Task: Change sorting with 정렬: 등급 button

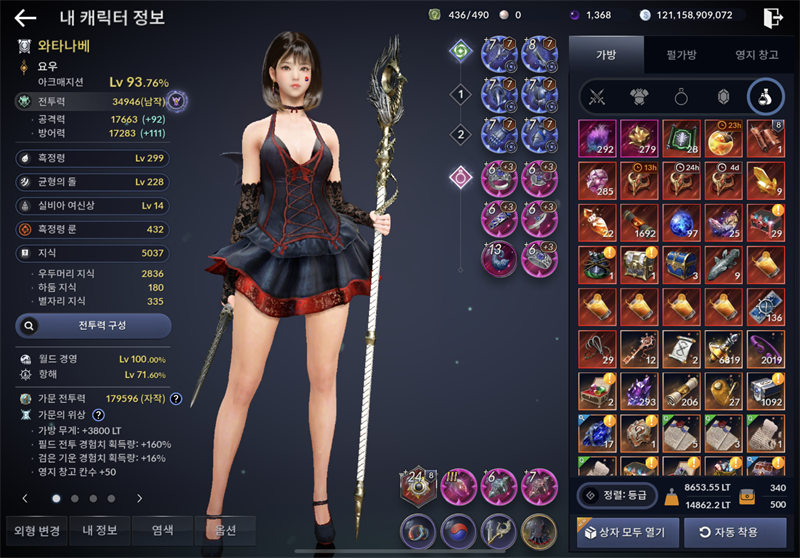Action: 619,495
